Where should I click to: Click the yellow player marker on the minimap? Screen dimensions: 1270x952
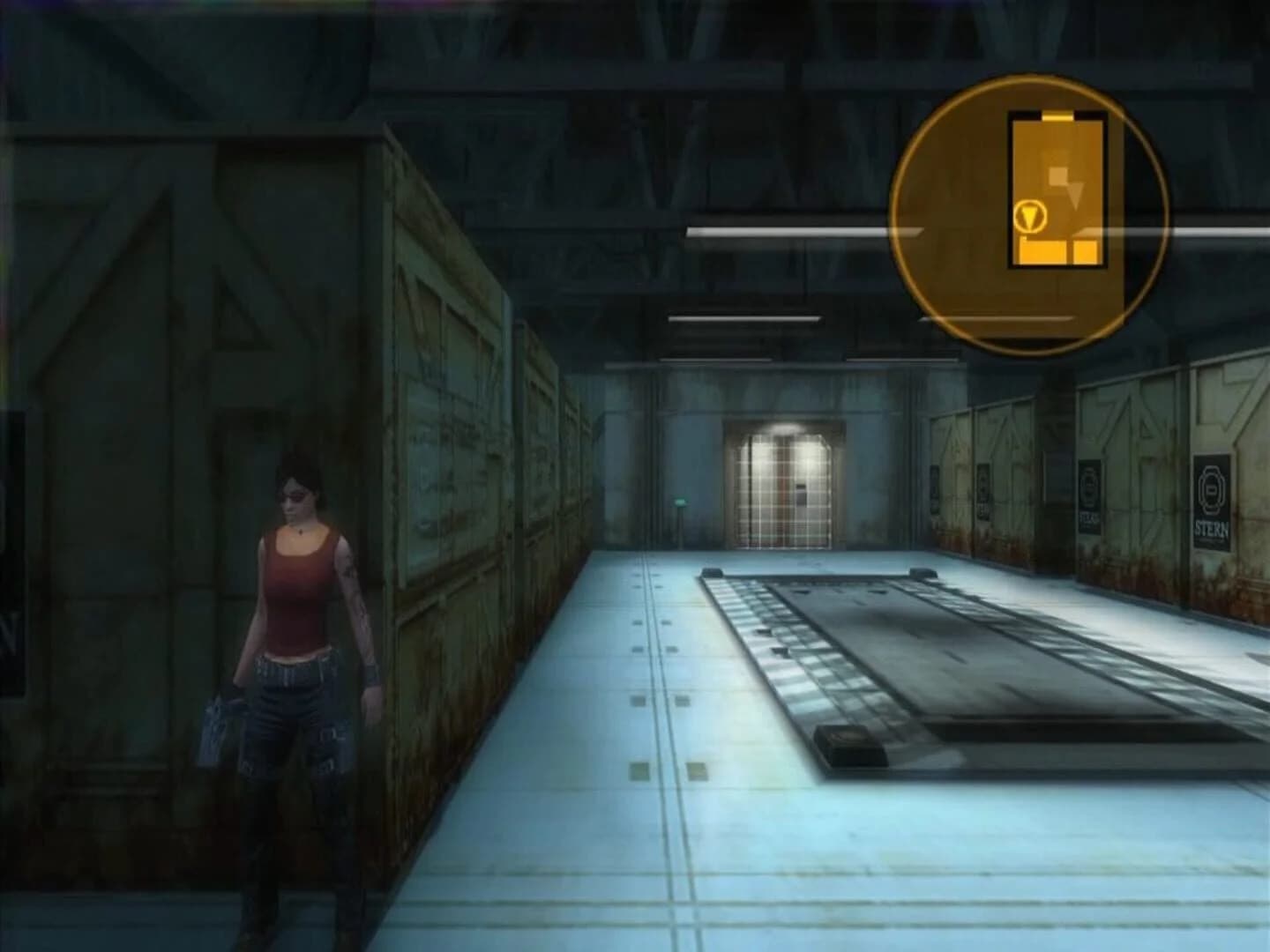[1030, 218]
